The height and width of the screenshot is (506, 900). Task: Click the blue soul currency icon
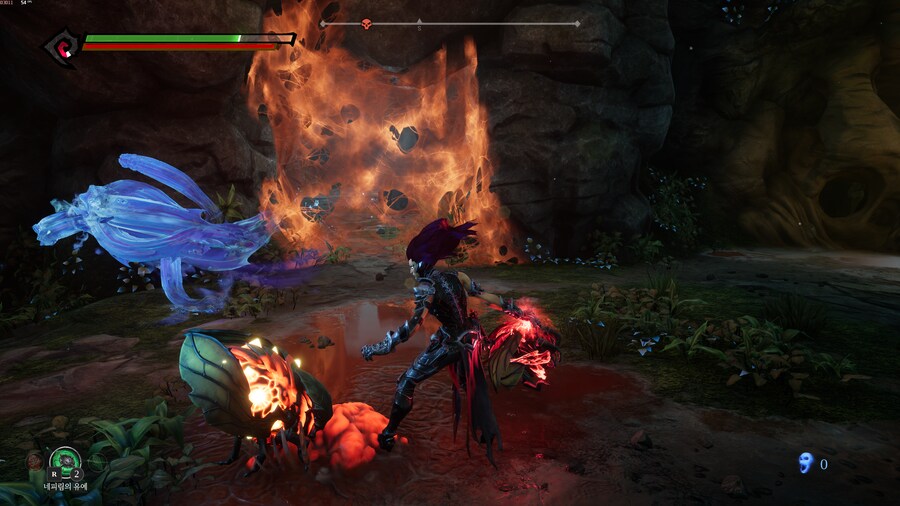[805, 463]
